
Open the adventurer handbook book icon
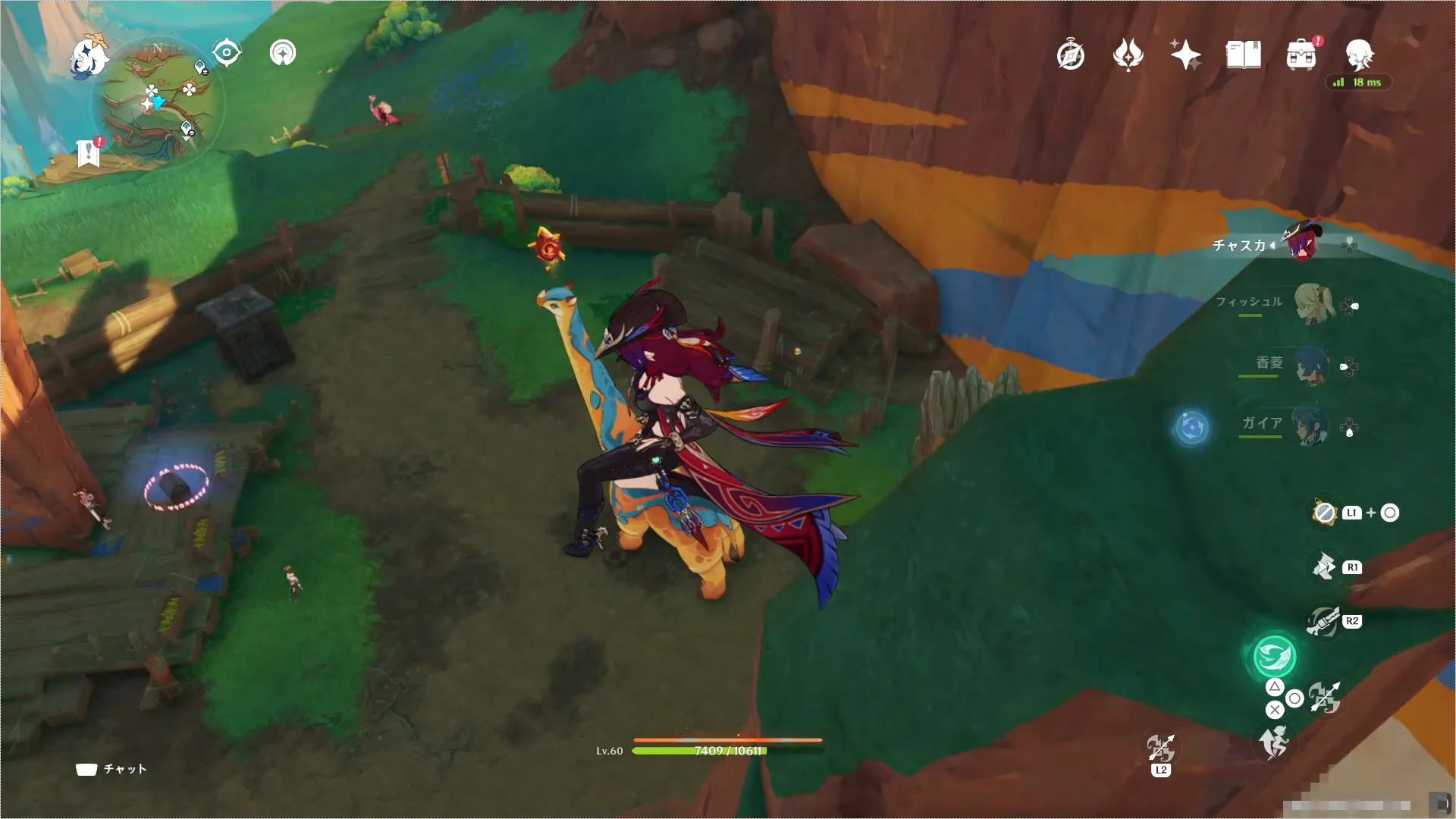pos(1243,55)
